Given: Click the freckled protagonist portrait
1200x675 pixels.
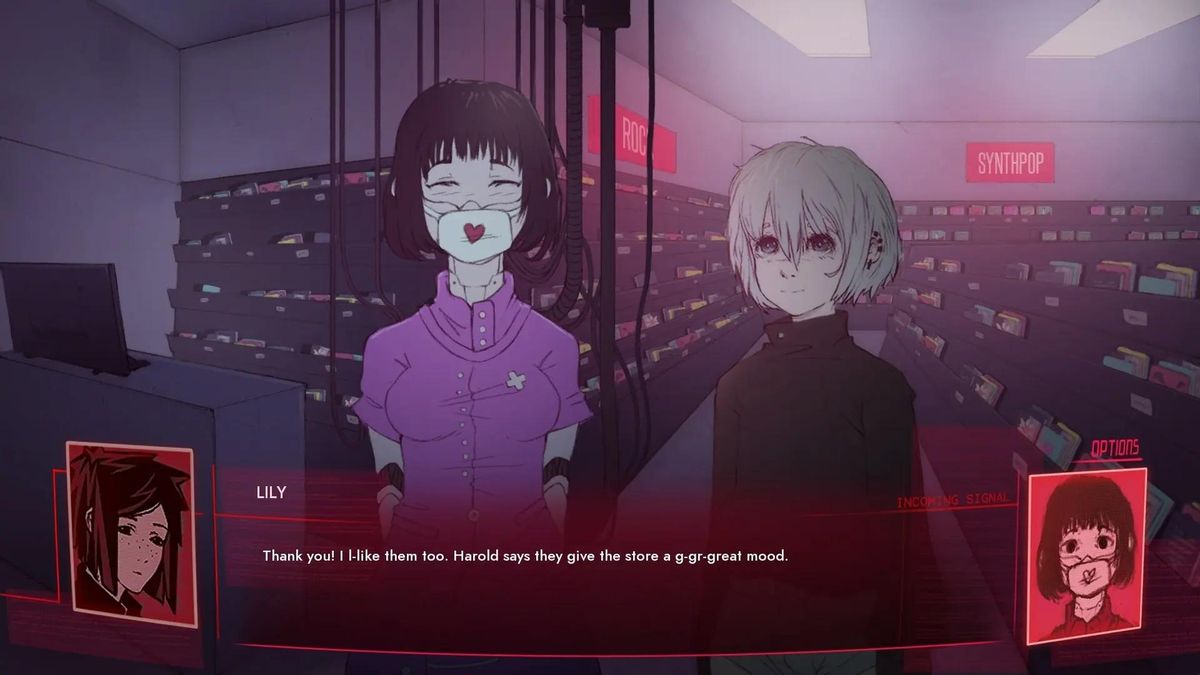Looking at the screenshot, I should pos(131,534).
